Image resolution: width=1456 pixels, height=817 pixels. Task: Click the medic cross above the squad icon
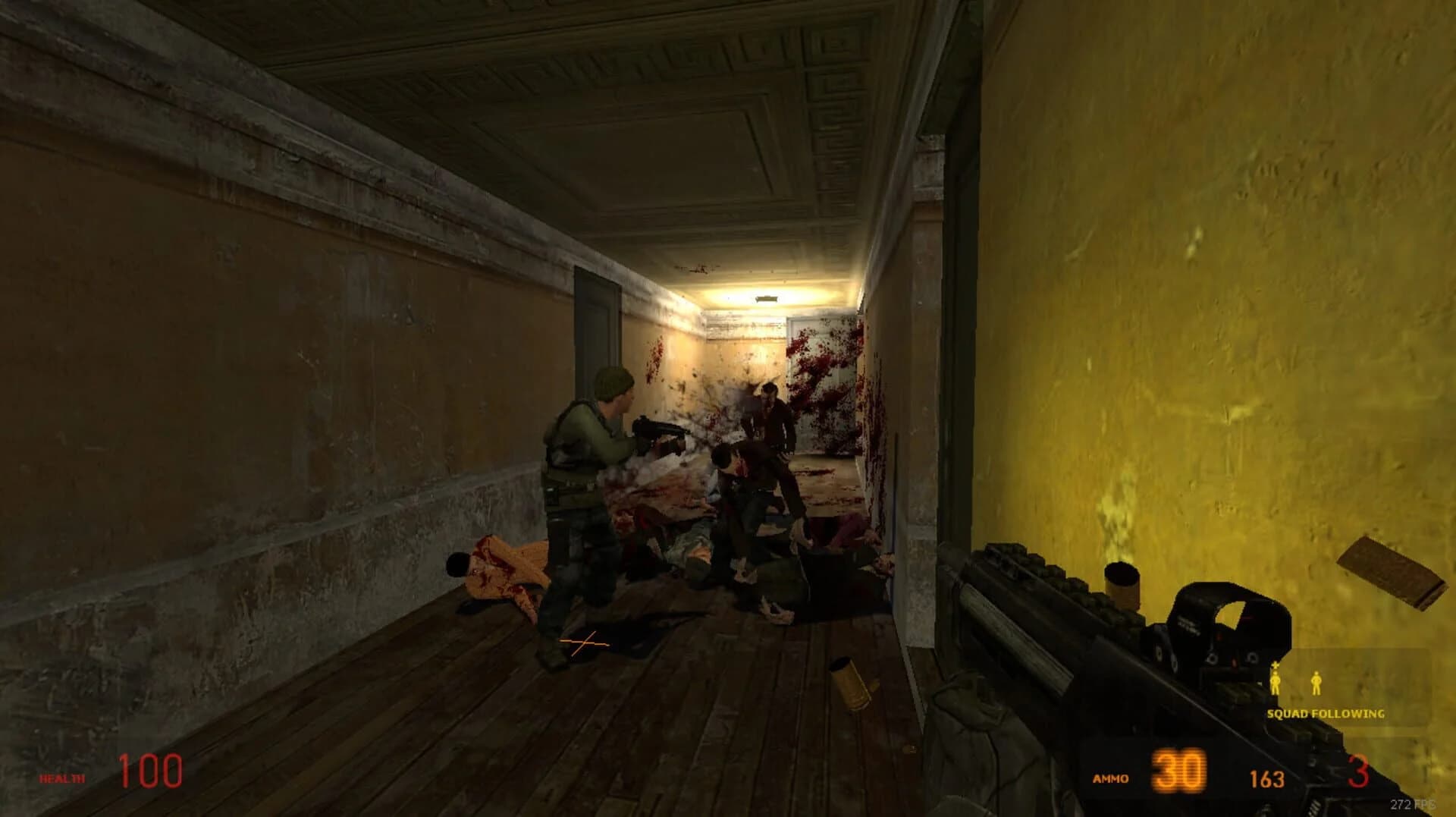(1275, 665)
